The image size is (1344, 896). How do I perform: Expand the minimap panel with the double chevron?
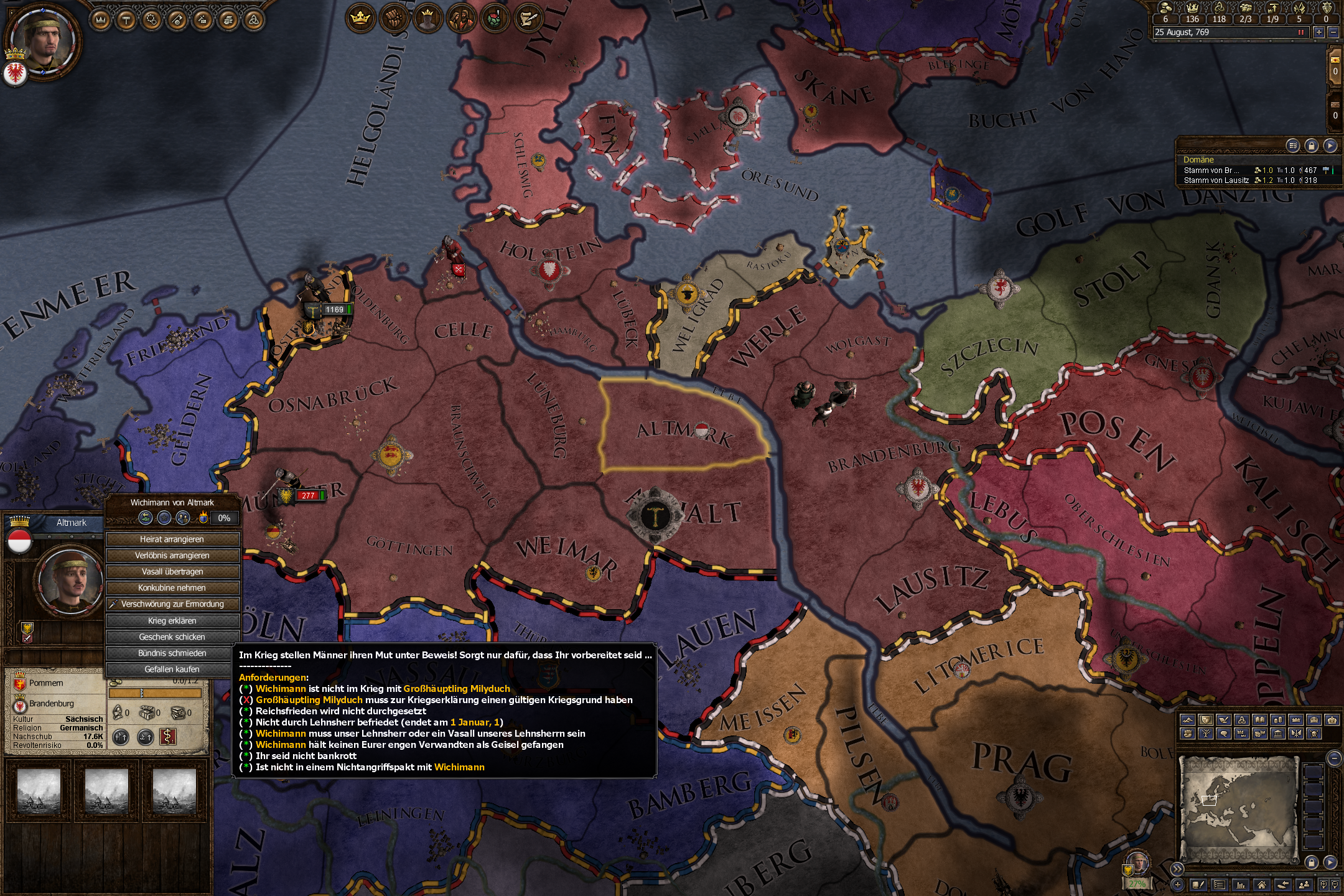(x=1178, y=869)
